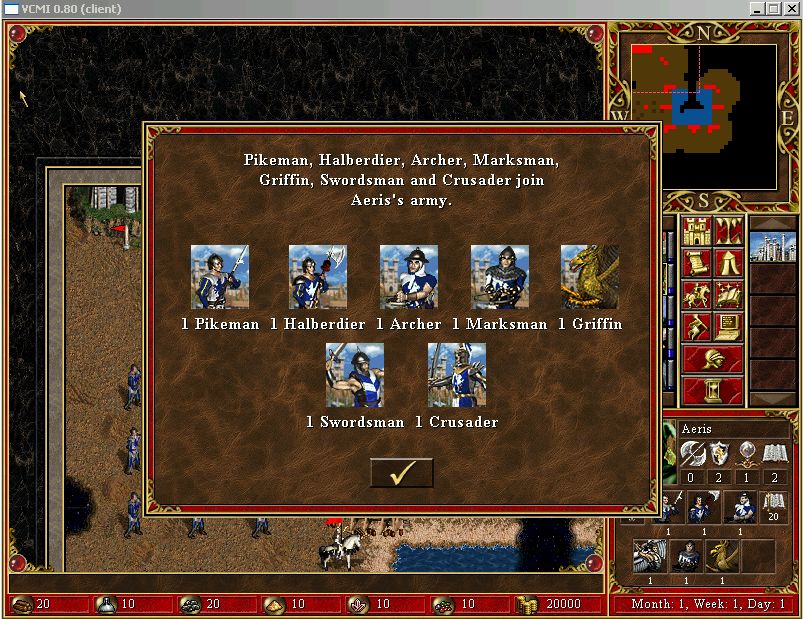Open the spellbook cast spell button

tap(728, 295)
